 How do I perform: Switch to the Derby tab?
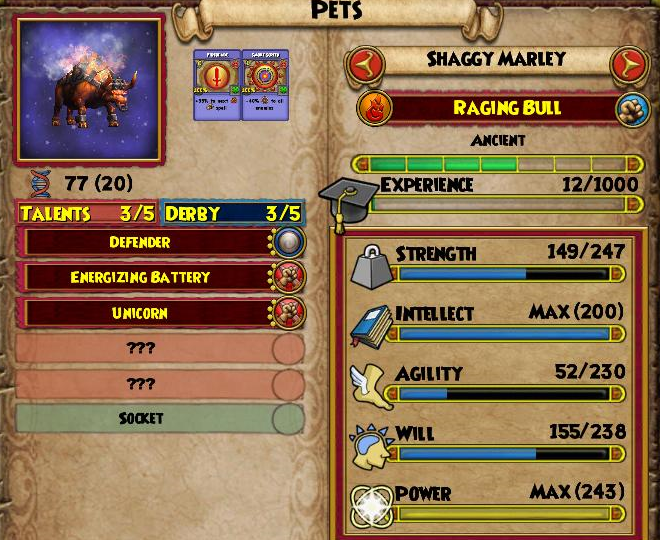tap(232, 213)
